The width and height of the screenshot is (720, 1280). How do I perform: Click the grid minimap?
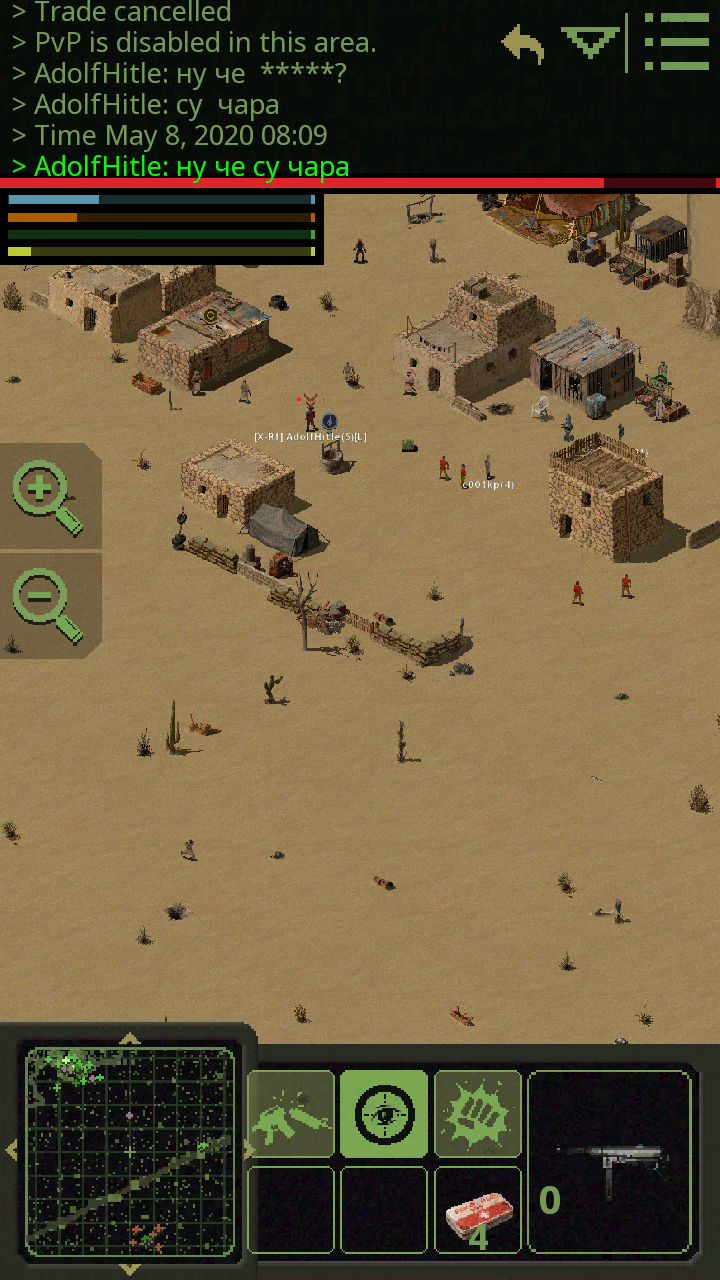[130, 1151]
